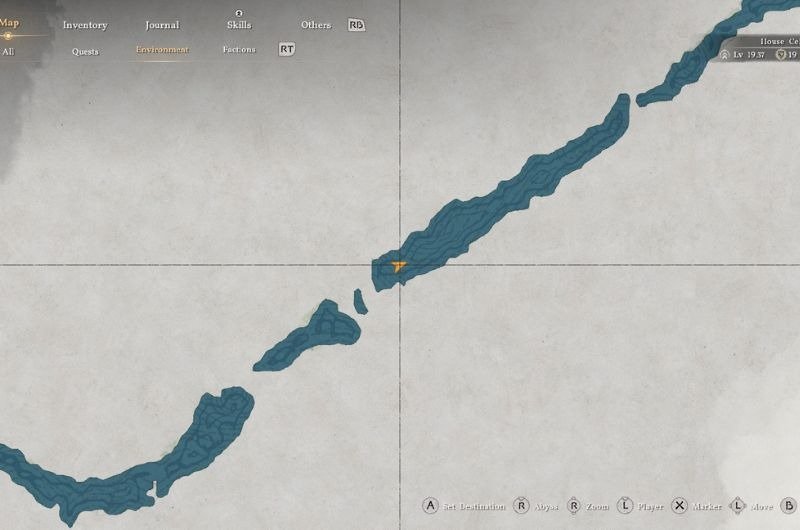Image resolution: width=800 pixels, height=530 pixels.
Task: Switch map filter to Factions
Action: tap(239, 50)
